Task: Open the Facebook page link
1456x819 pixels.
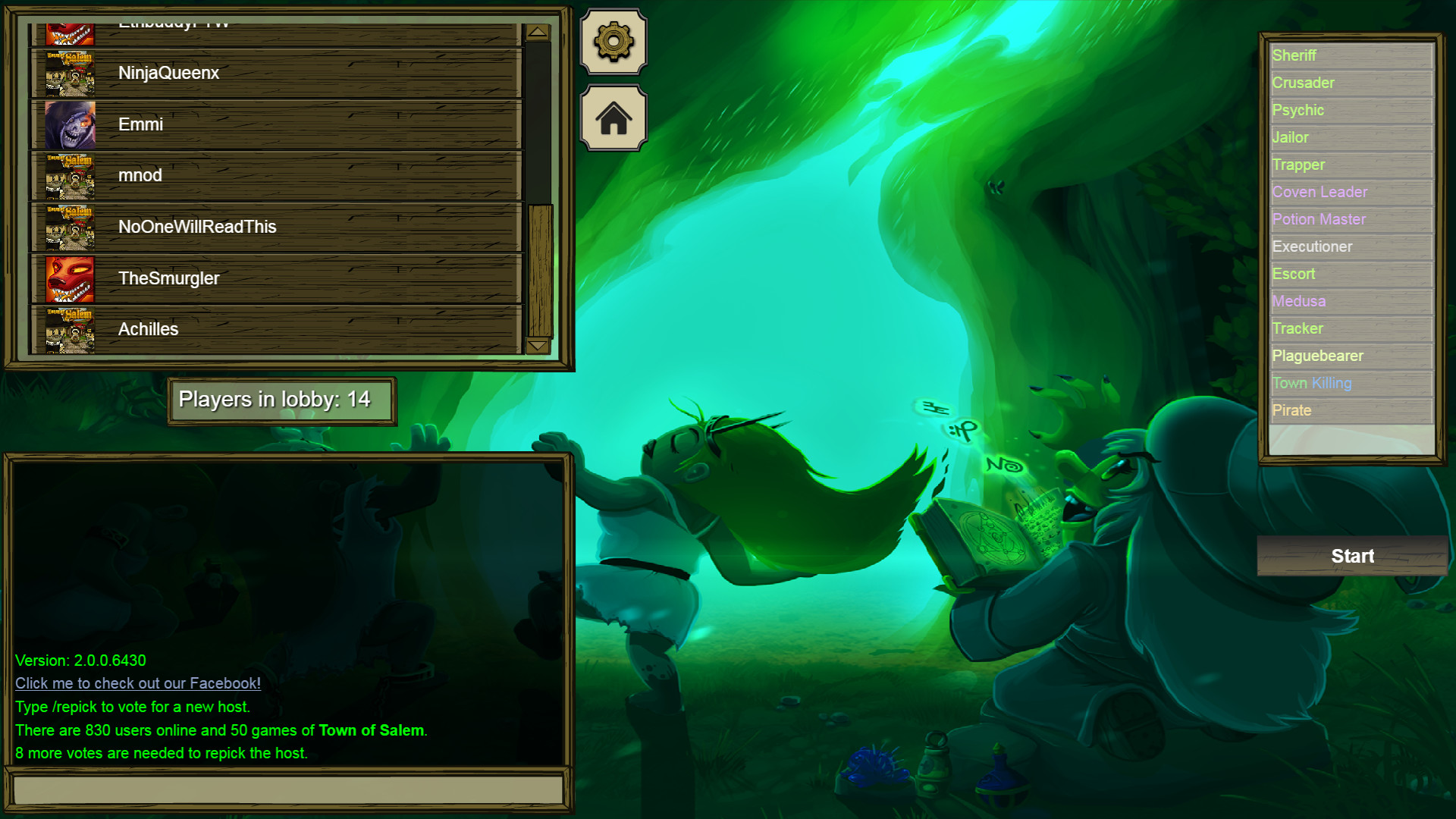Action: tap(137, 683)
